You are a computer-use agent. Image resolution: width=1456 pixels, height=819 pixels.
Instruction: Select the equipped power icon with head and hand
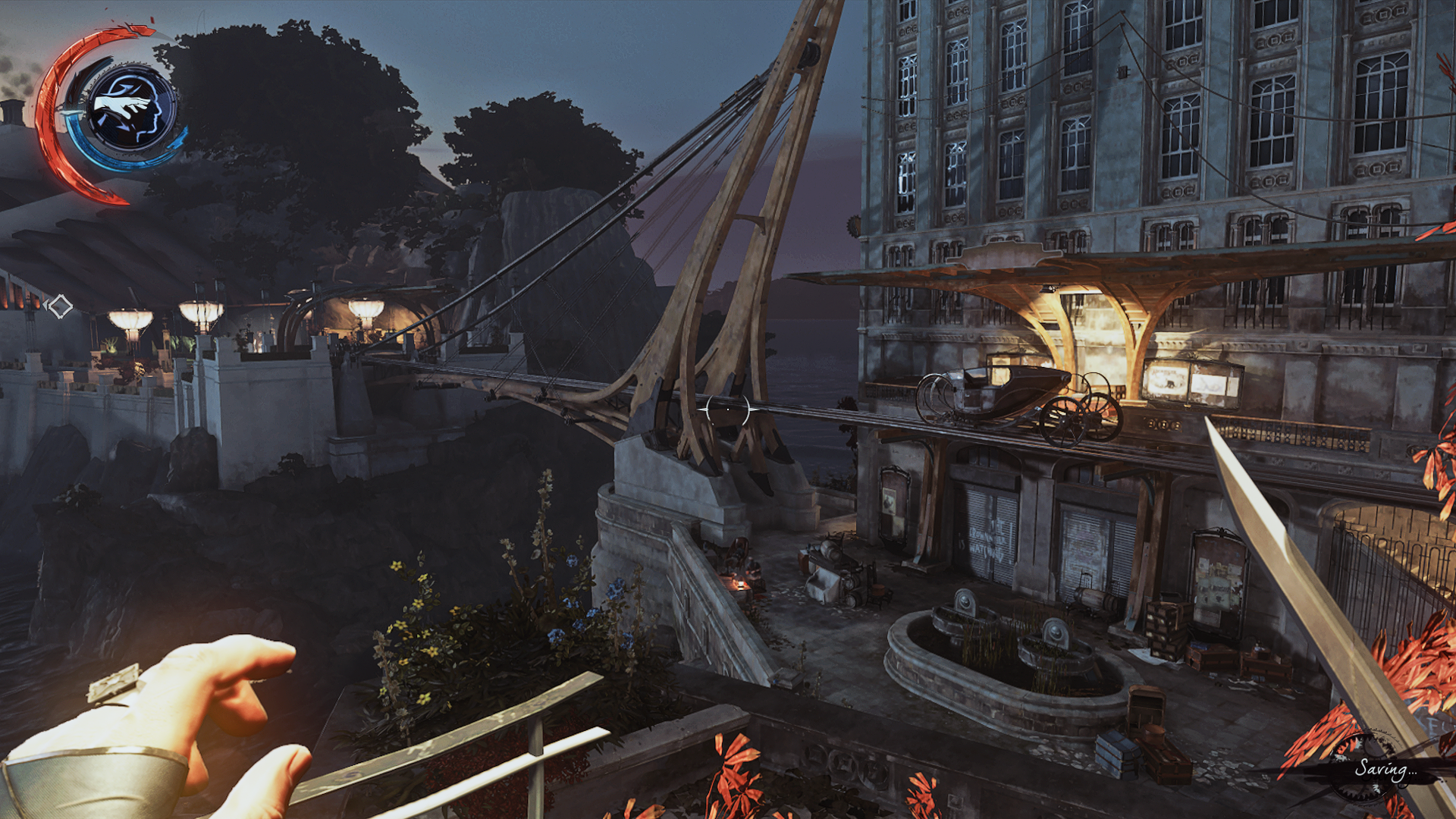click(x=130, y=110)
